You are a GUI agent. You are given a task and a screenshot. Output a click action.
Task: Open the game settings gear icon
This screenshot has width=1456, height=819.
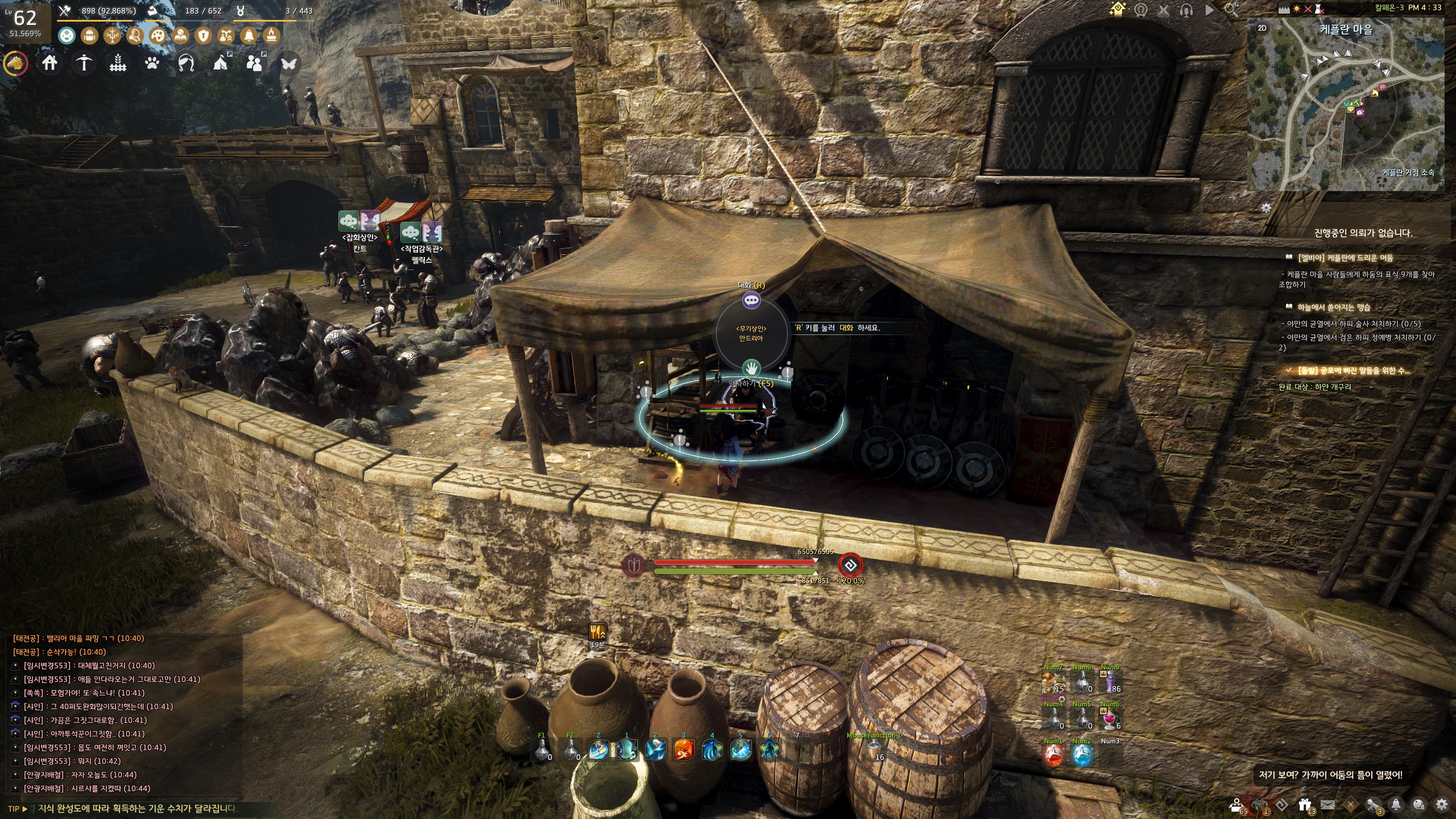point(1441,805)
